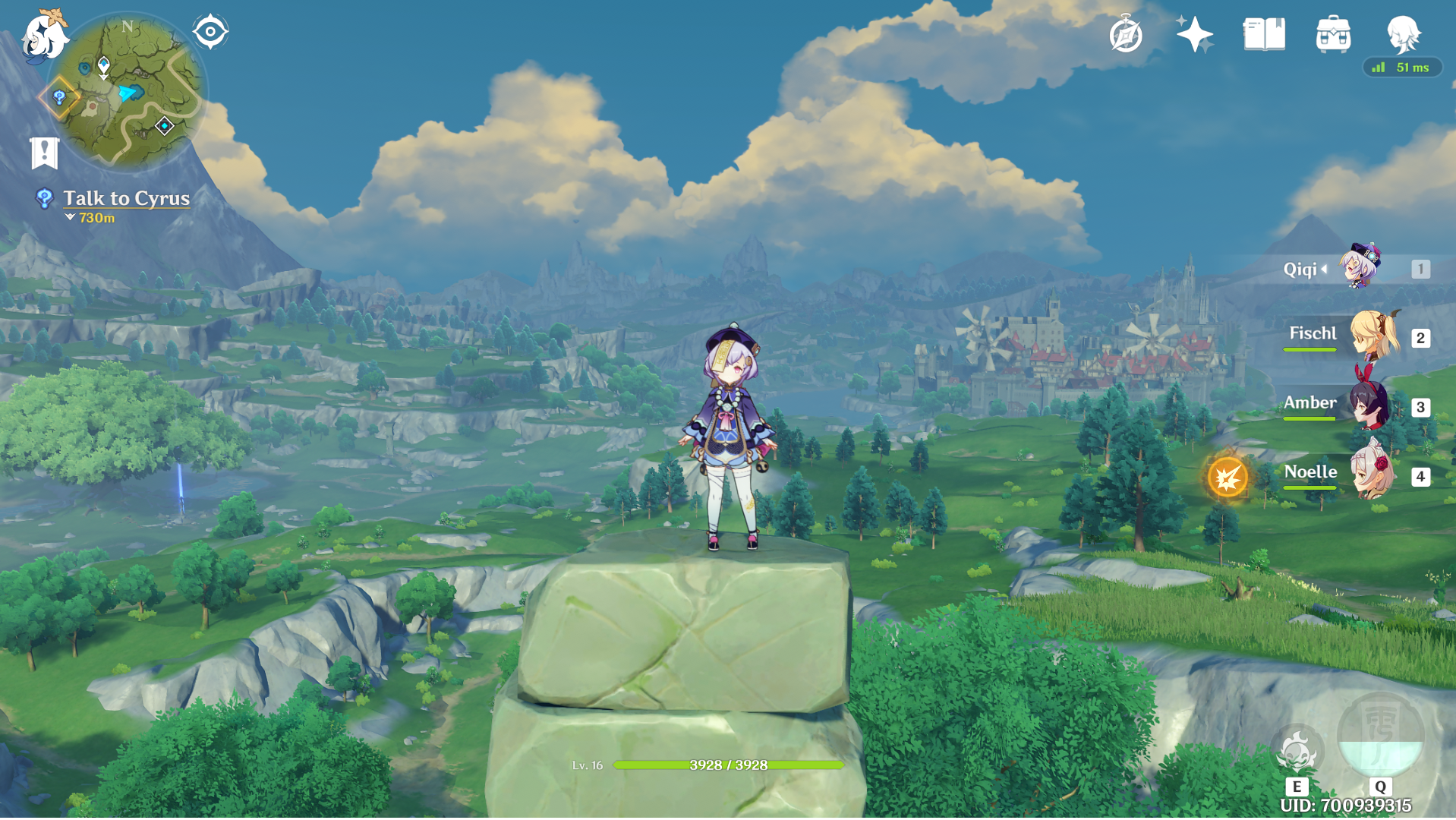Select the Talk to Cyrus quest tracker
This screenshot has height=820, width=1456.
click(126, 198)
